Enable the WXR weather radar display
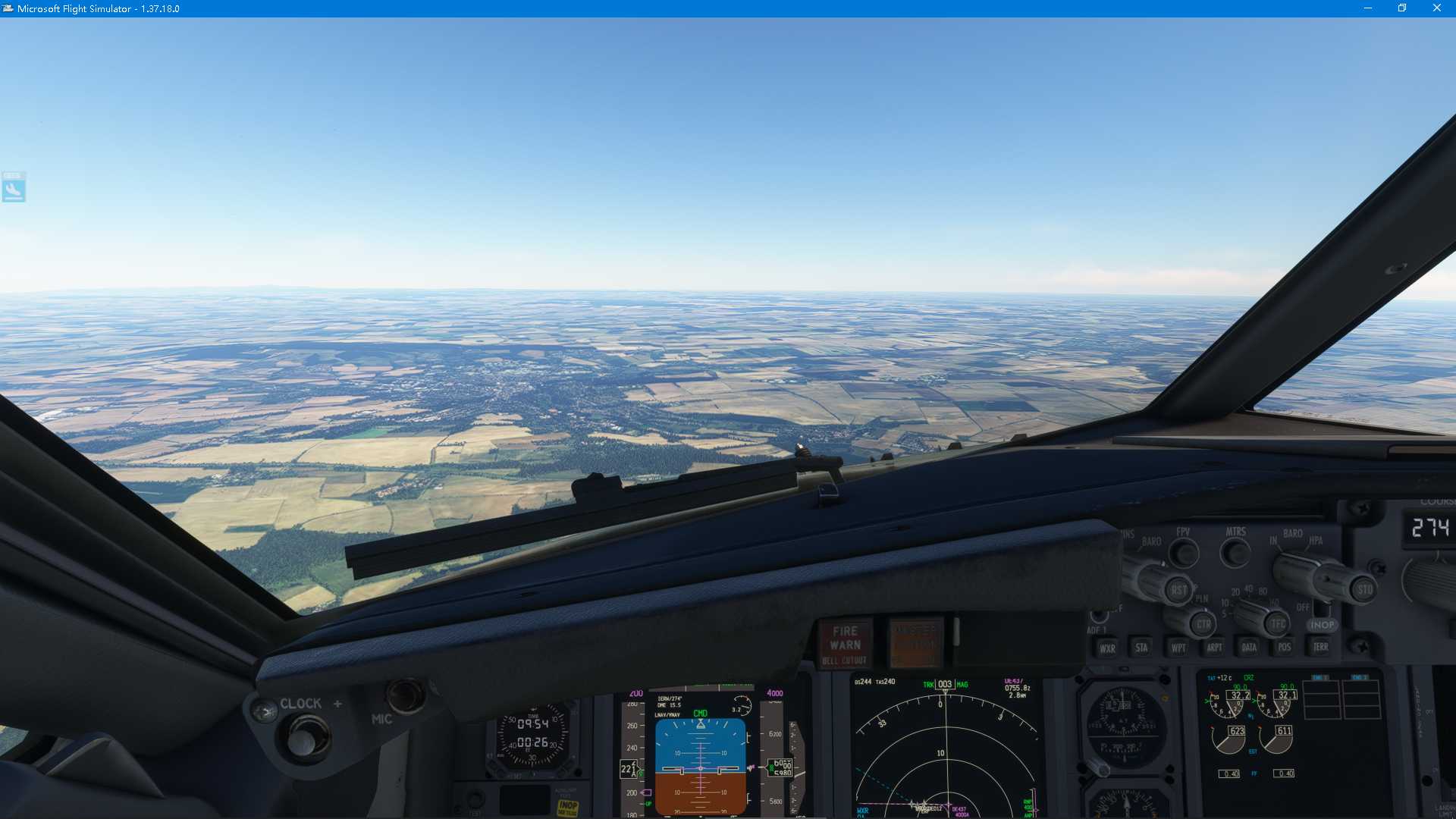 [x=1108, y=648]
